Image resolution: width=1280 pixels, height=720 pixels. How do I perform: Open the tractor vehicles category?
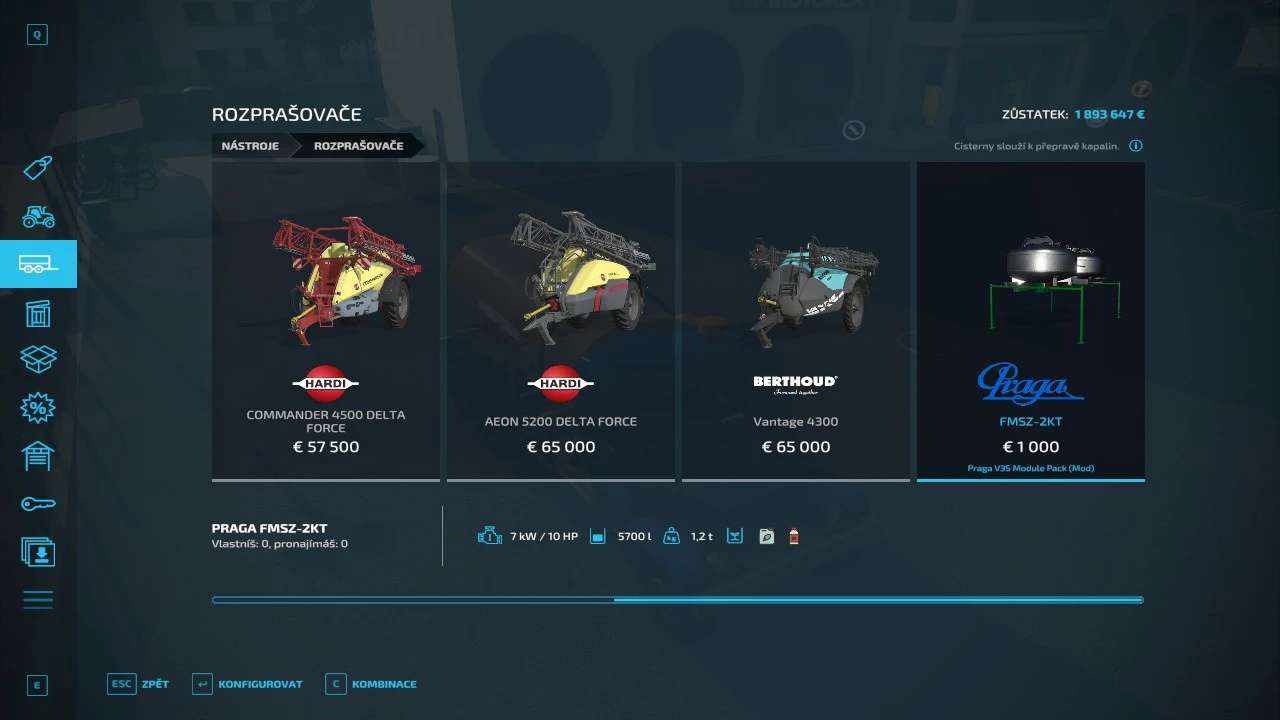(38, 216)
